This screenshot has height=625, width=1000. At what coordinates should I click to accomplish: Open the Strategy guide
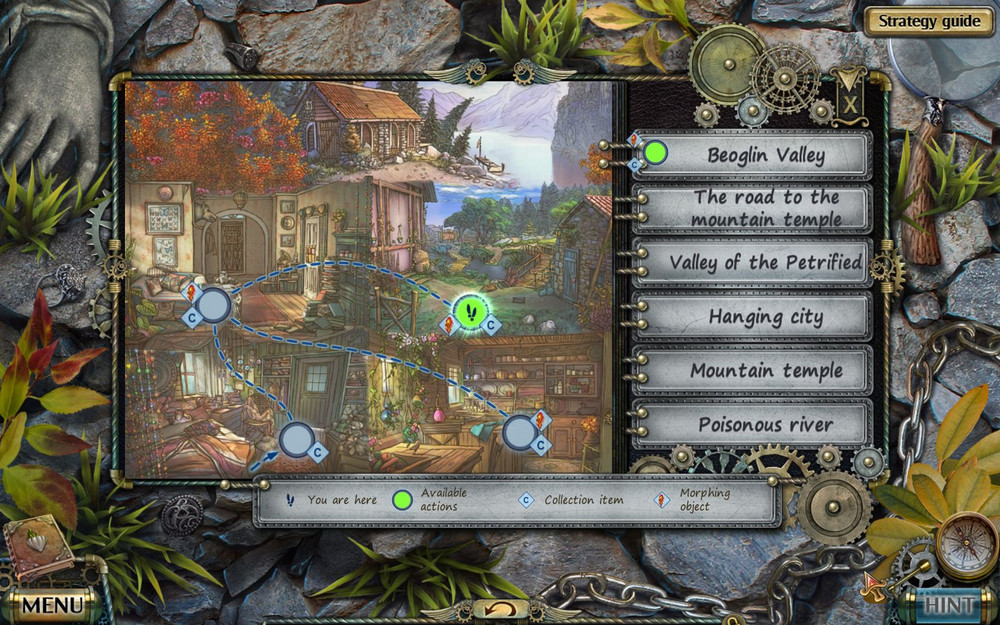(928, 22)
